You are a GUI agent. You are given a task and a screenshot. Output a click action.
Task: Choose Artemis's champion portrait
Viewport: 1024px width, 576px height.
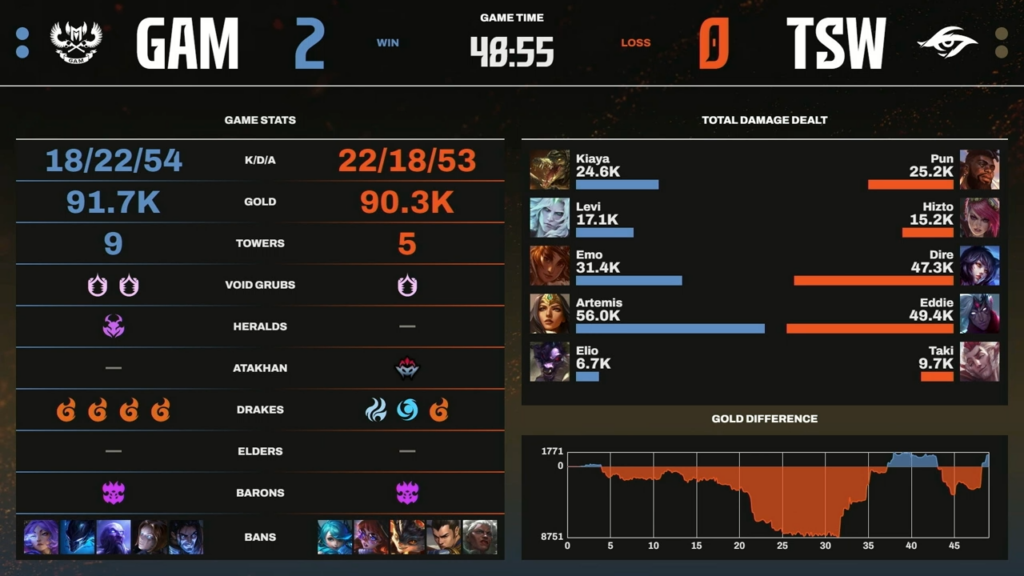click(549, 313)
